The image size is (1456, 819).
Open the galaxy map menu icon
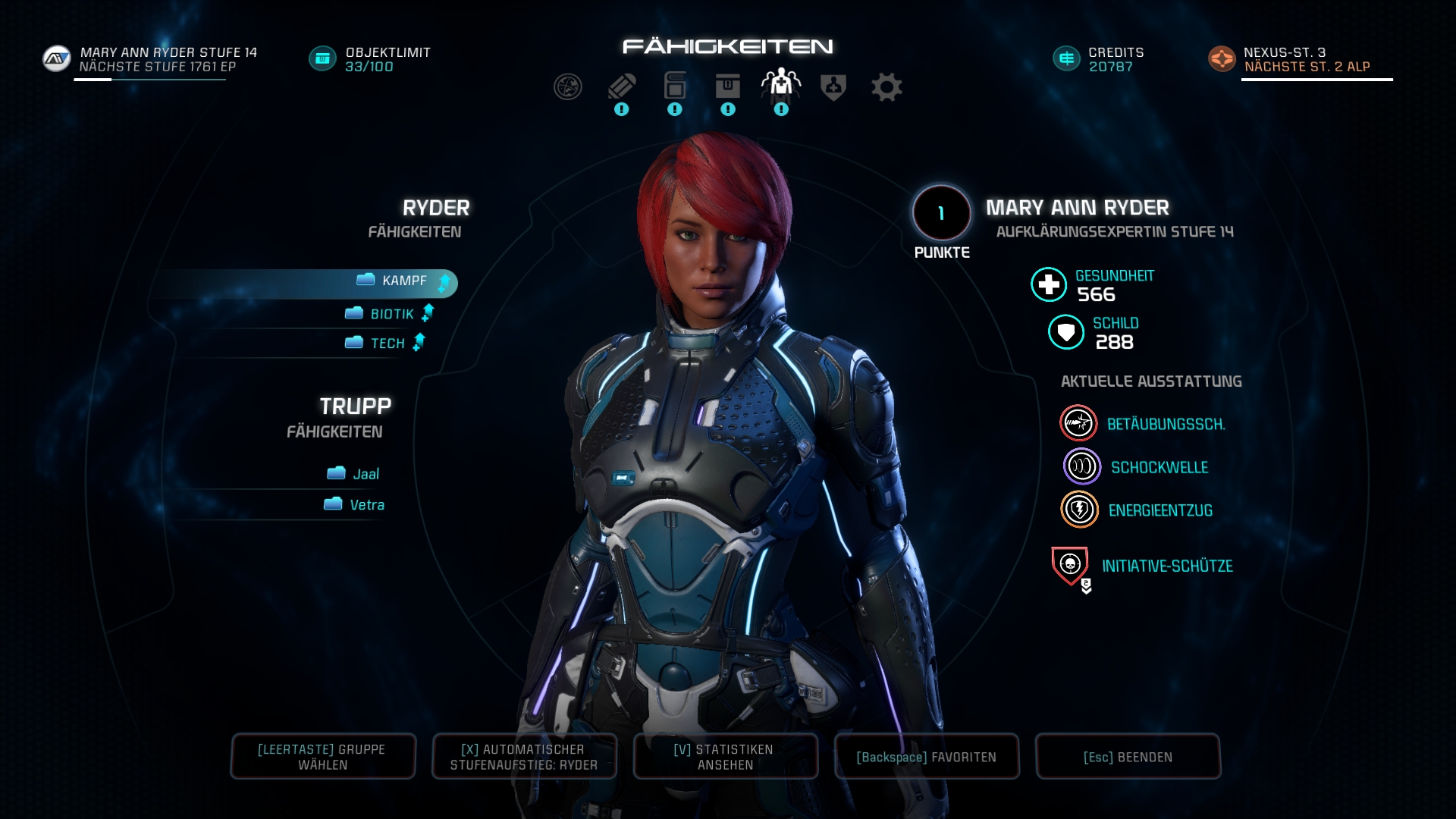pyautogui.click(x=567, y=86)
